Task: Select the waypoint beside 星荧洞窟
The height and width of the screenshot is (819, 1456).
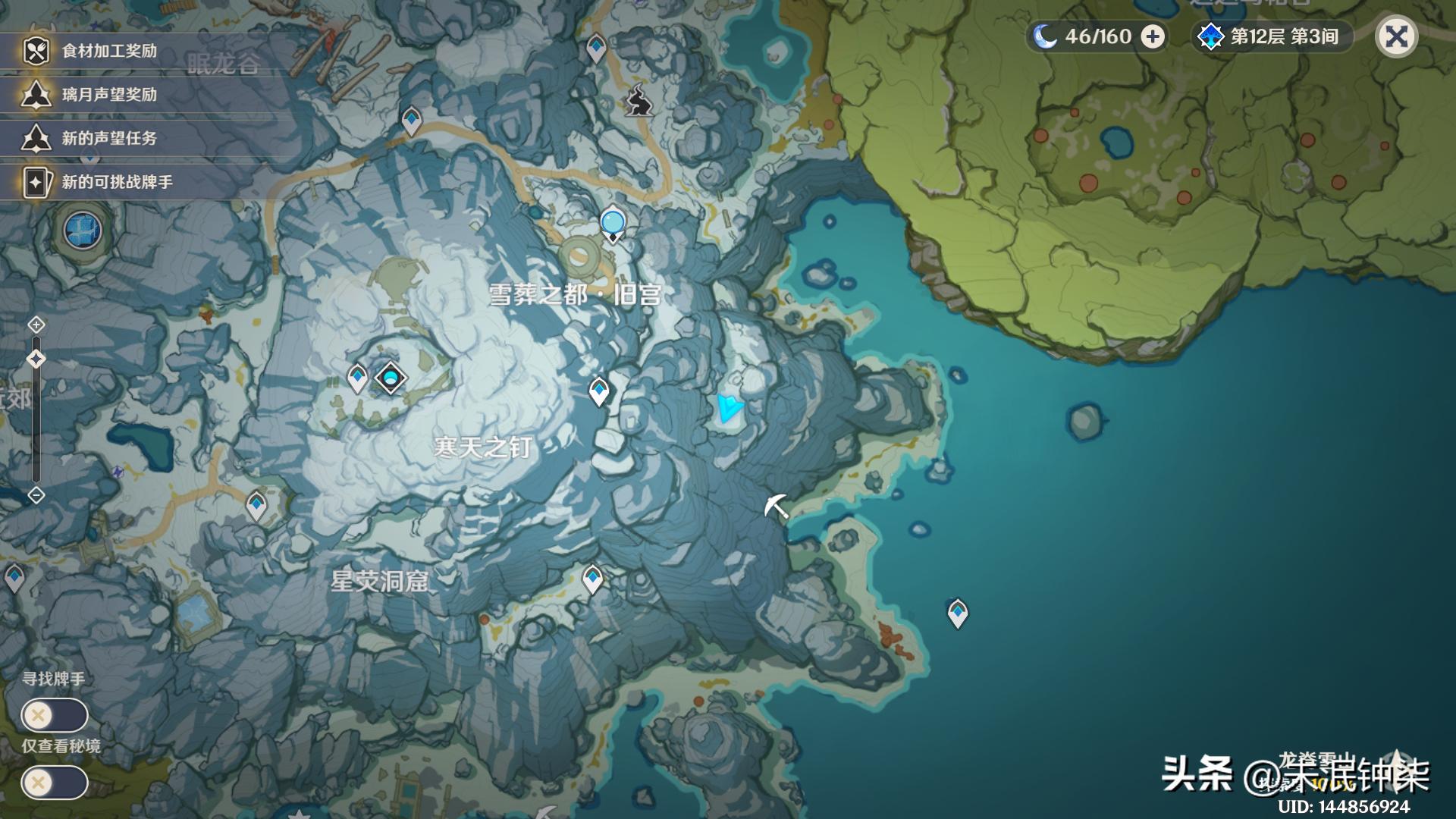Action: (x=592, y=579)
